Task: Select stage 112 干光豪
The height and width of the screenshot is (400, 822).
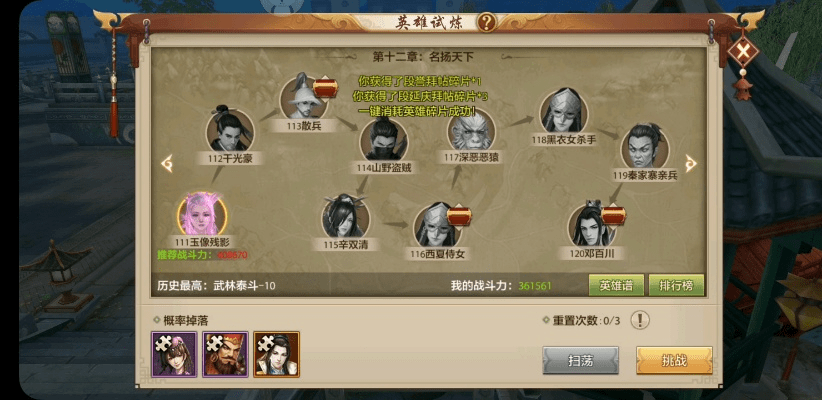Action: click(x=229, y=130)
